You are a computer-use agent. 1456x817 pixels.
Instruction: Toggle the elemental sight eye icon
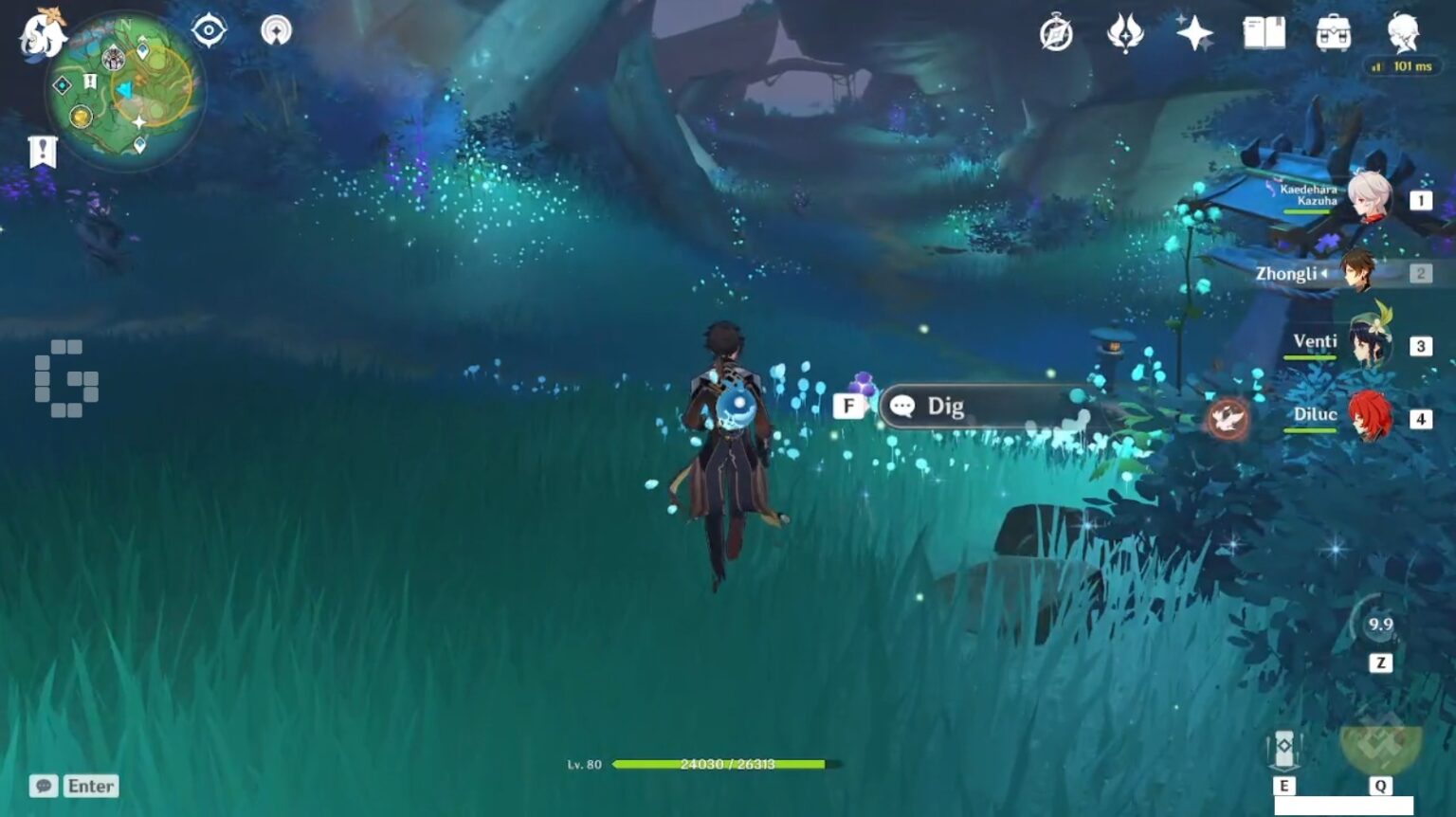point(209,31)
